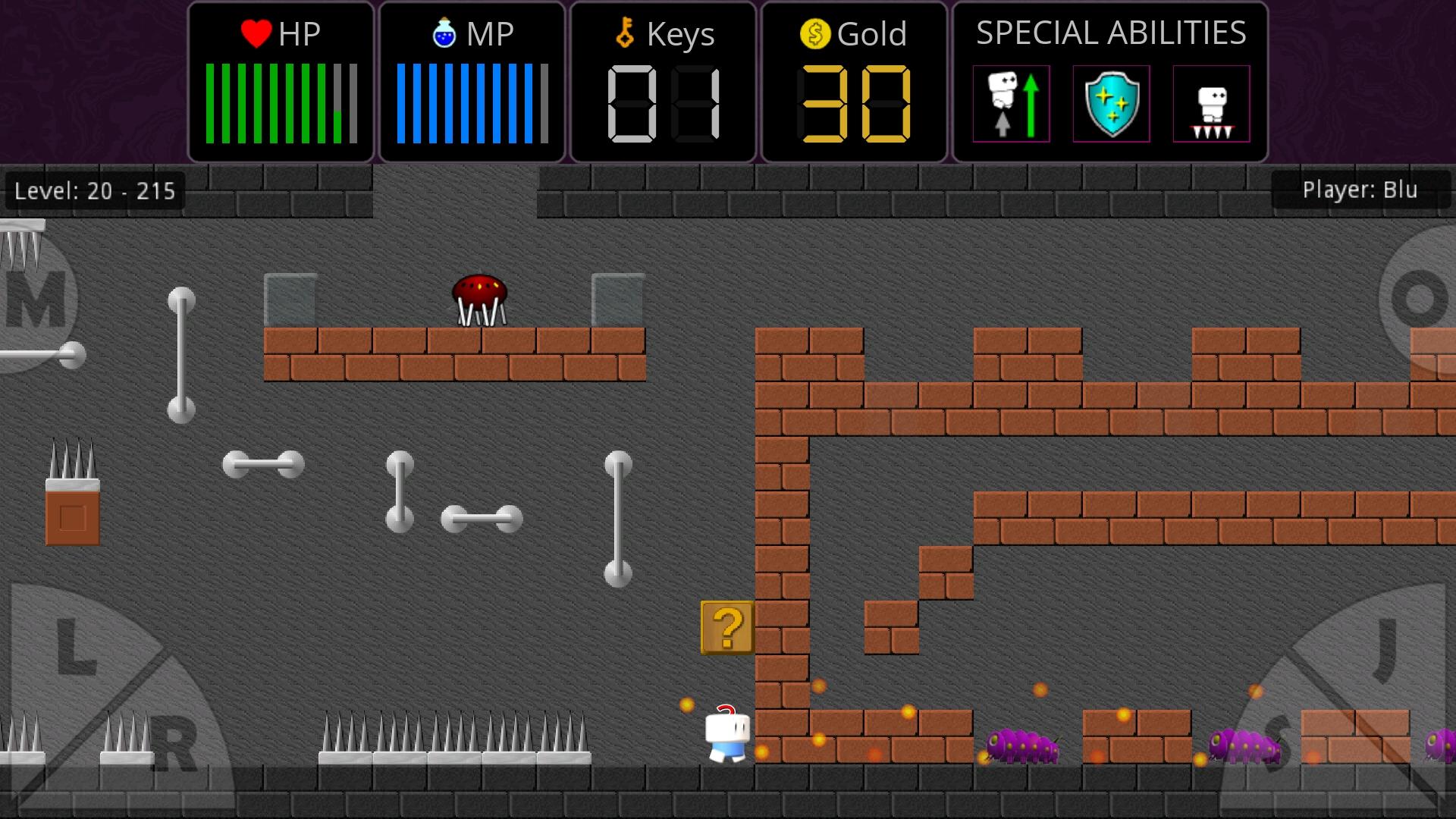Image resolution: width=1456 pixels, height=819 pixels.
Task: Open the M menu button
Action: coord(34,297)
